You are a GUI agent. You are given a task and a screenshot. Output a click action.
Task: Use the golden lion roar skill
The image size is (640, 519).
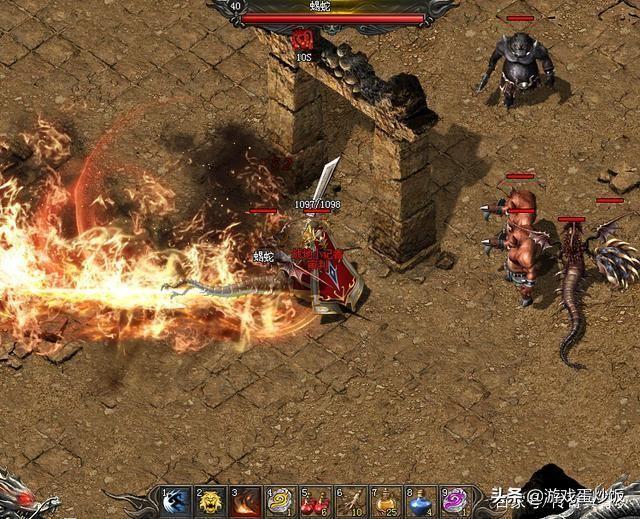point(211,501)
